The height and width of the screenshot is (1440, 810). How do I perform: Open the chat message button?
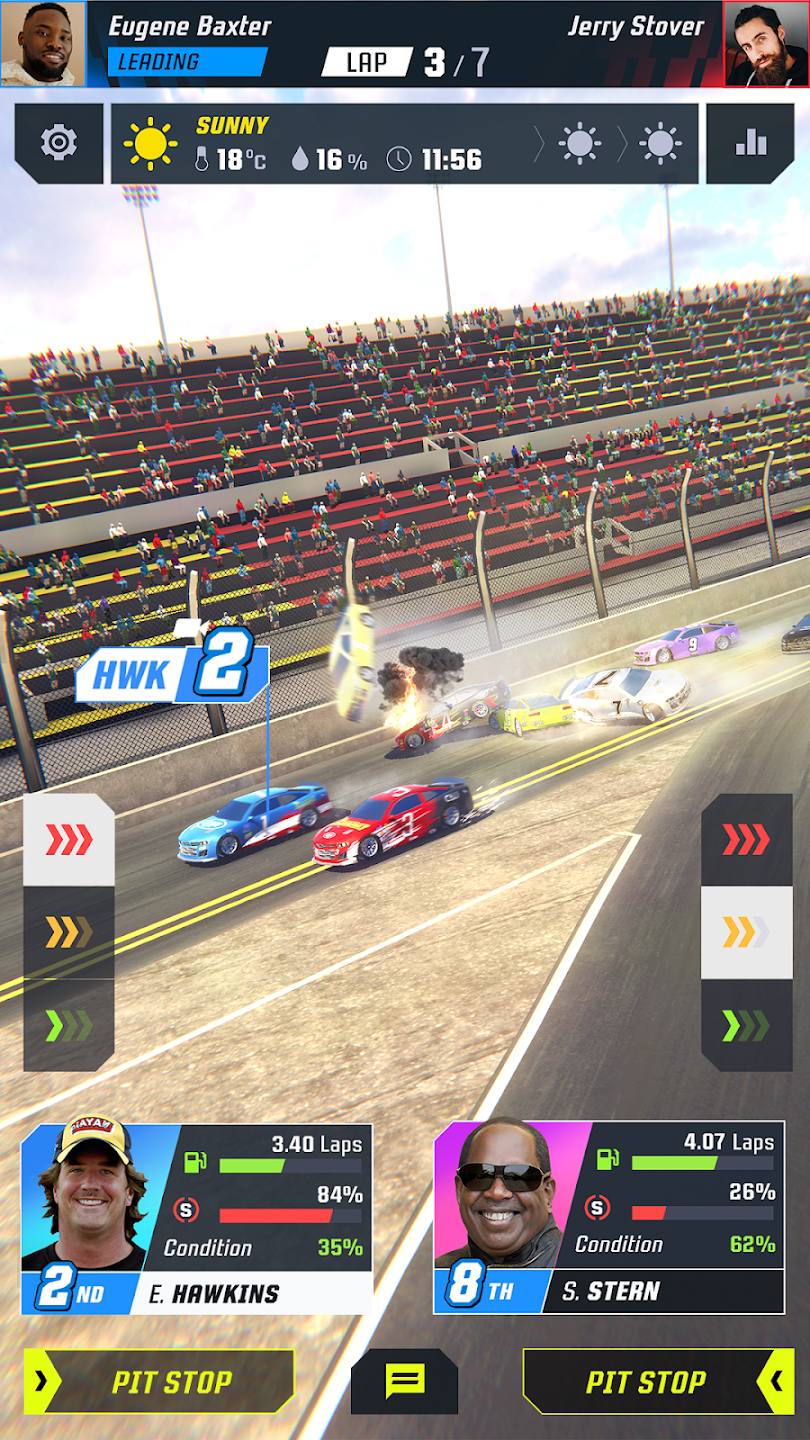[404, 1382]
